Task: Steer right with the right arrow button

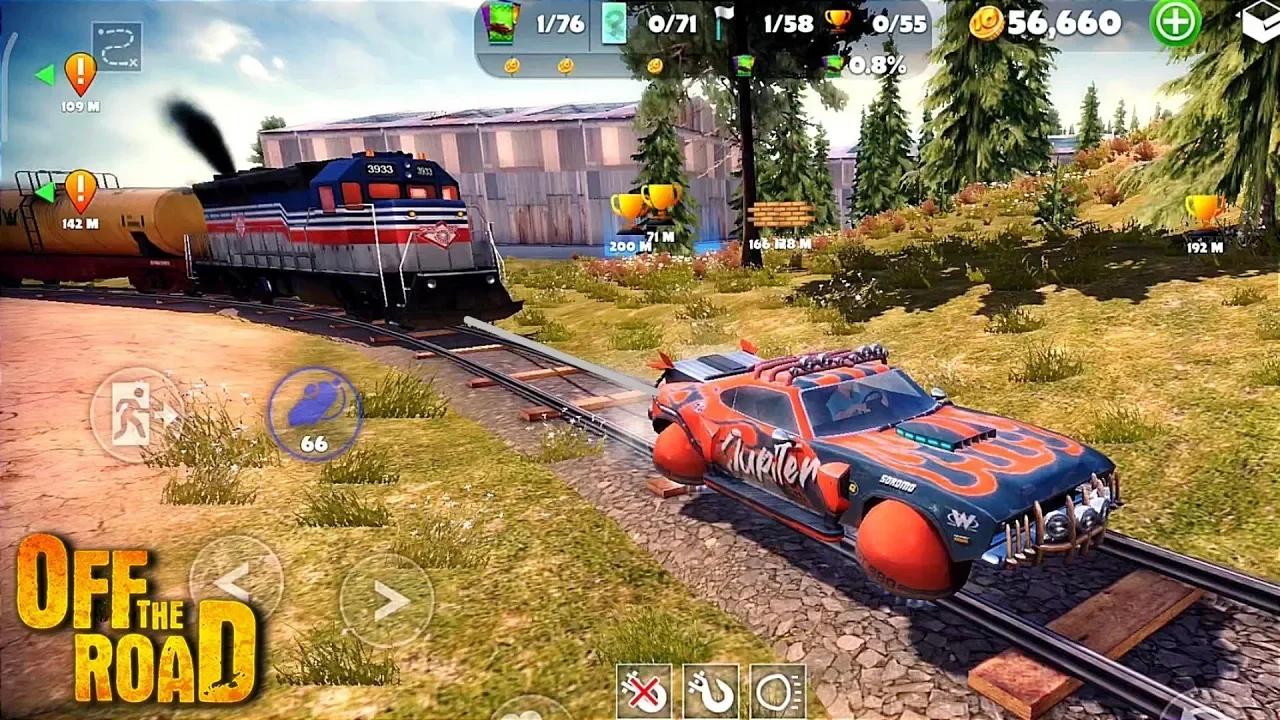Action: (387, 600)
